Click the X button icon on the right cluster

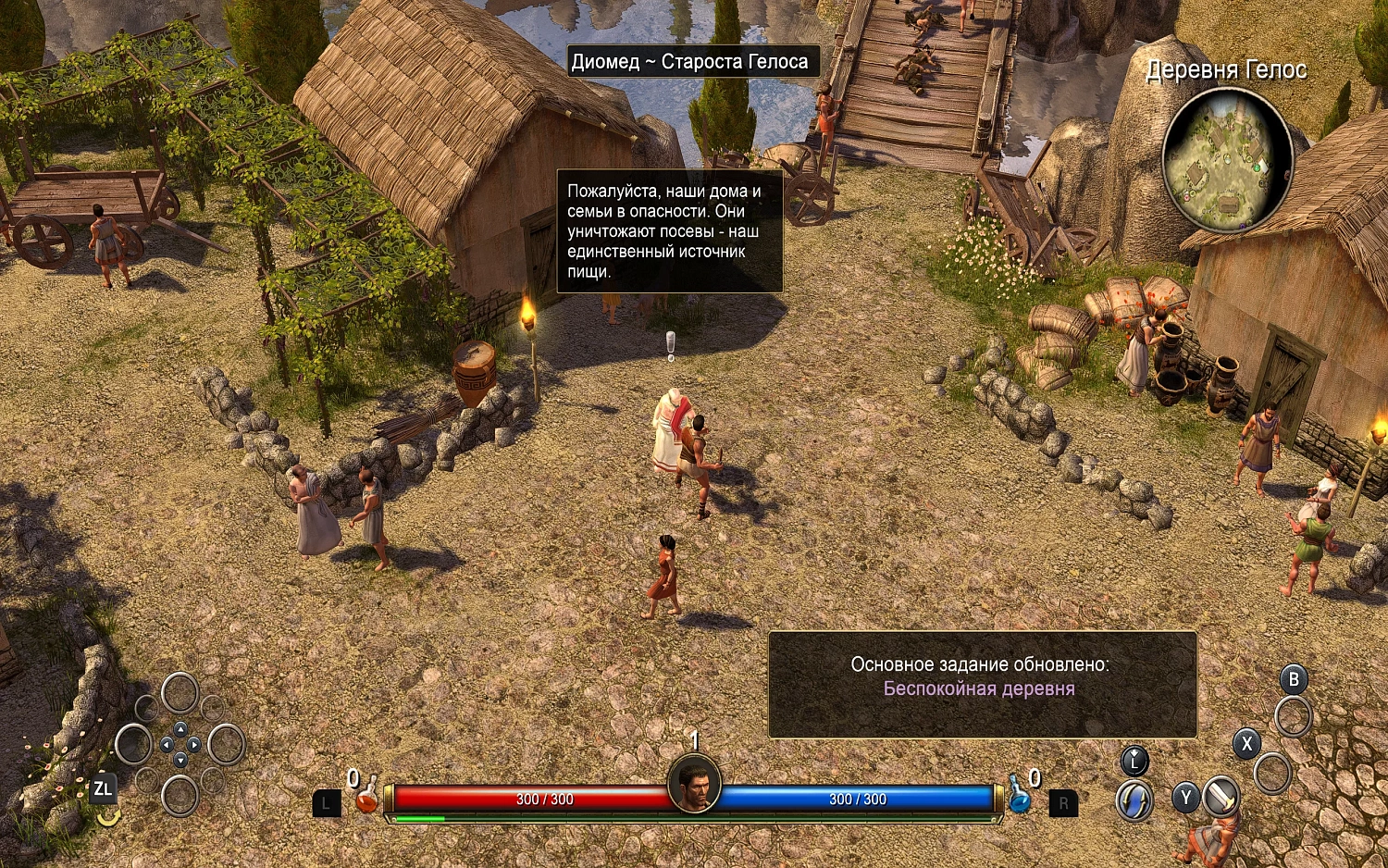point(1246,742)
